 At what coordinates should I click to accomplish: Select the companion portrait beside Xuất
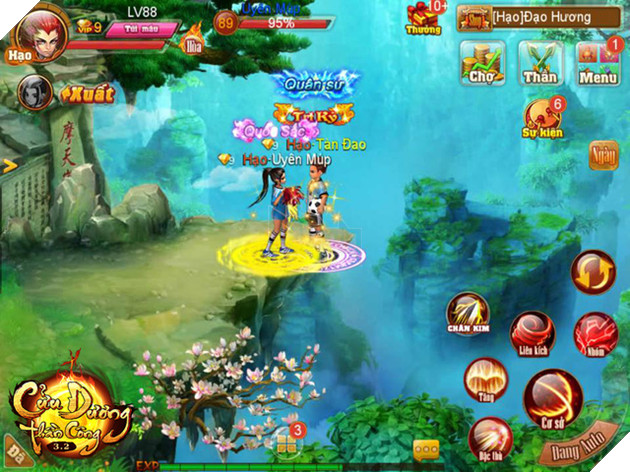[x=34, y=93]
